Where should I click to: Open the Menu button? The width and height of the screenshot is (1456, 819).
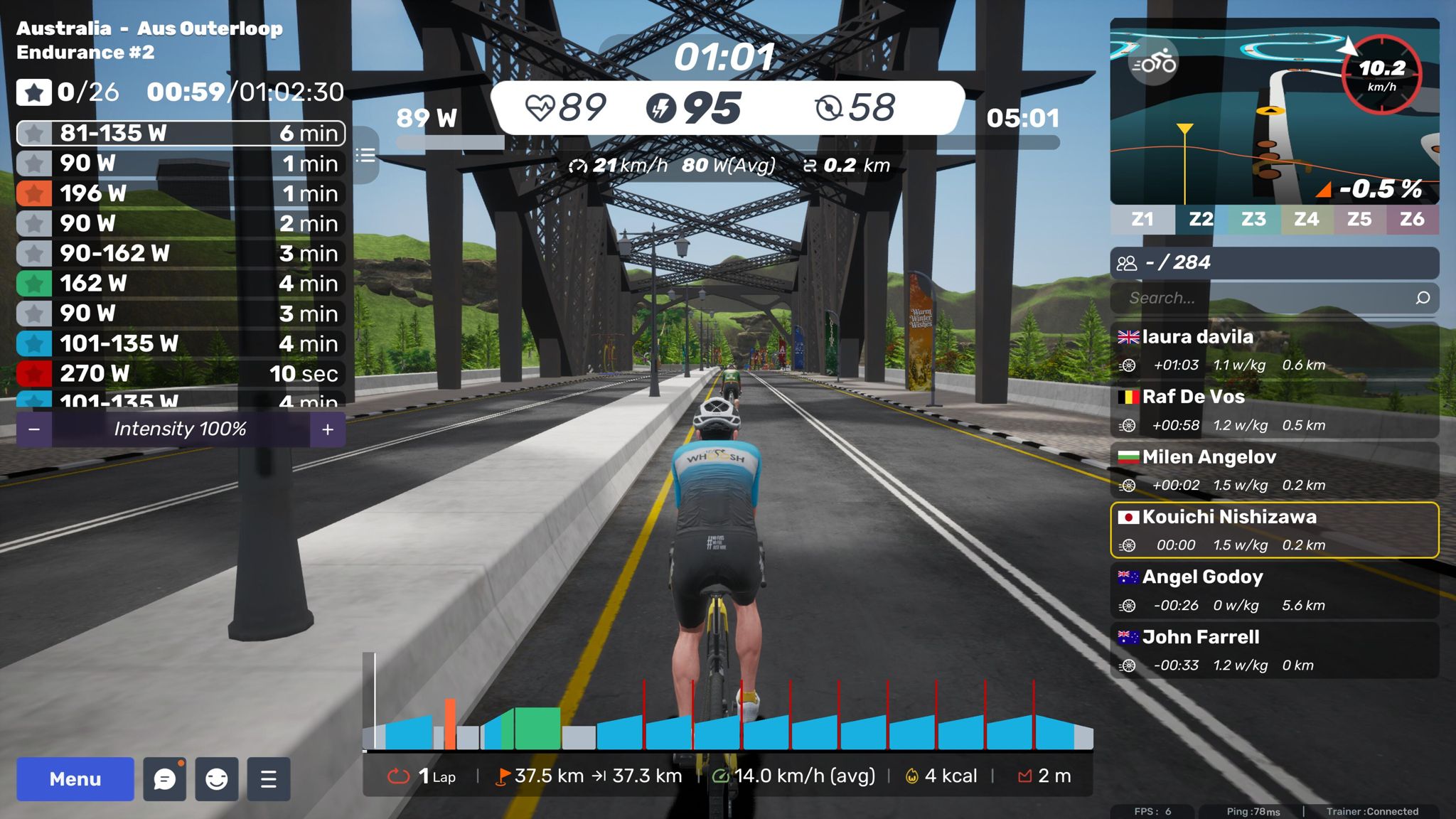pos(75,779)
